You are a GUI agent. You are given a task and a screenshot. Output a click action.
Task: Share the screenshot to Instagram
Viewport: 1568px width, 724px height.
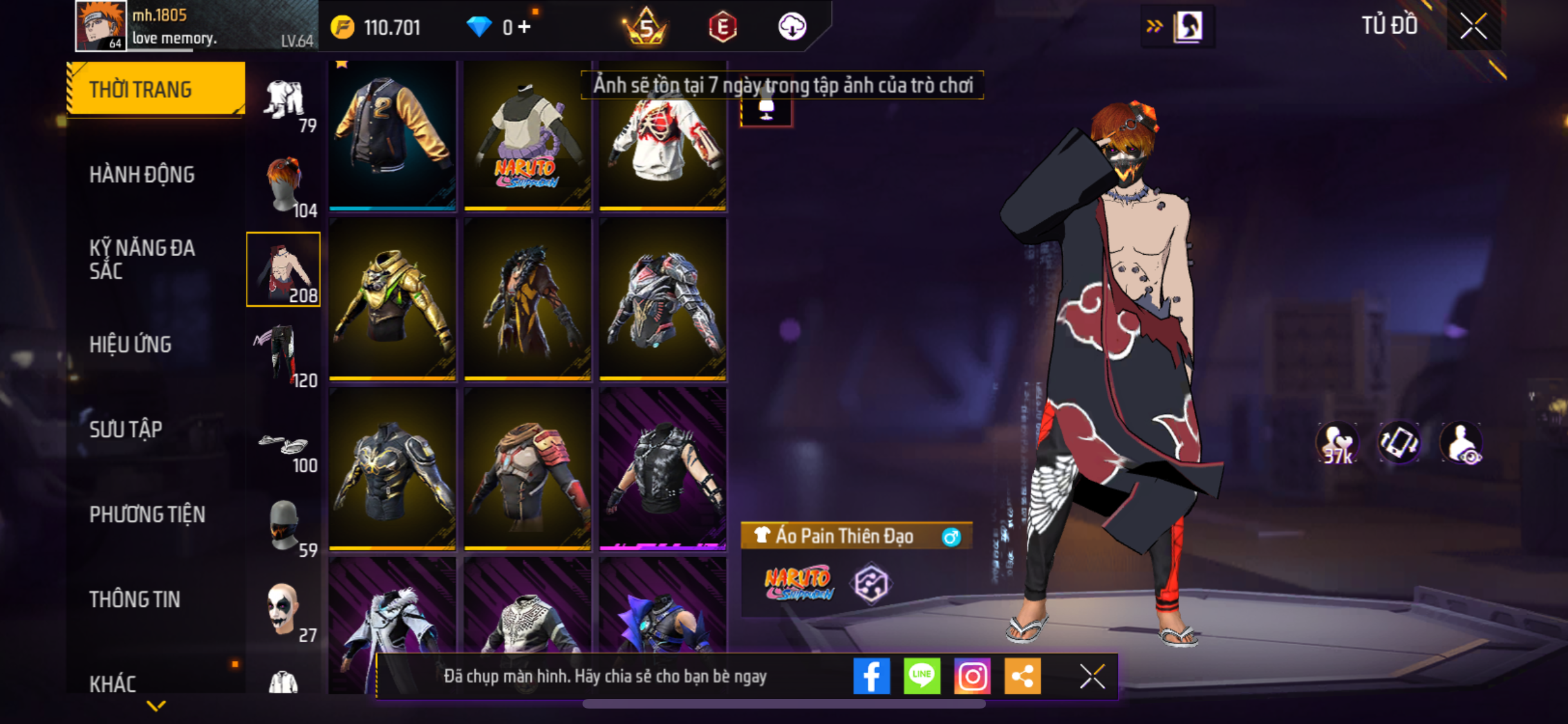pyautogui.click(x=972, y=676)
